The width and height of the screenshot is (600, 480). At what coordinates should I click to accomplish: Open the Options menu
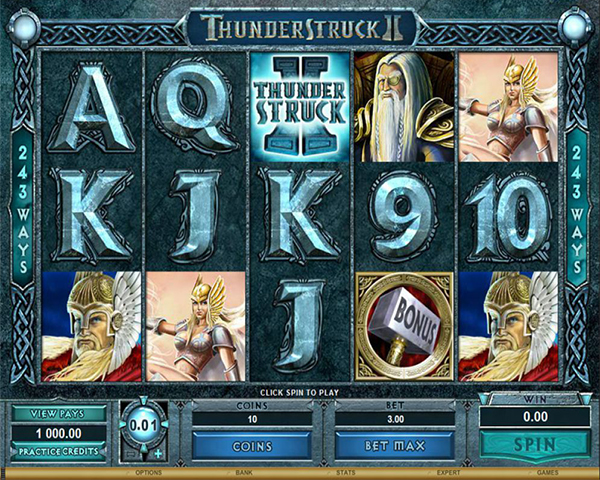(149, 472)
